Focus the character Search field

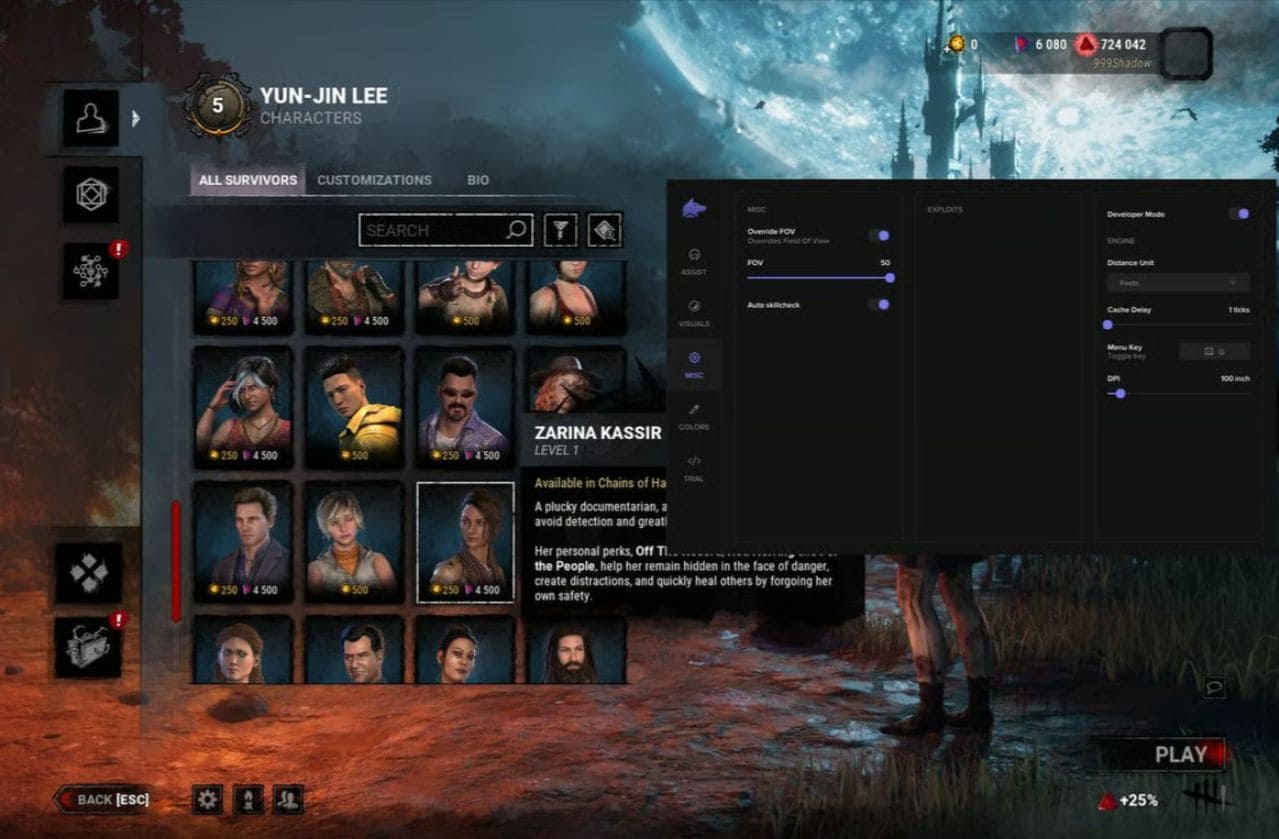435,230
